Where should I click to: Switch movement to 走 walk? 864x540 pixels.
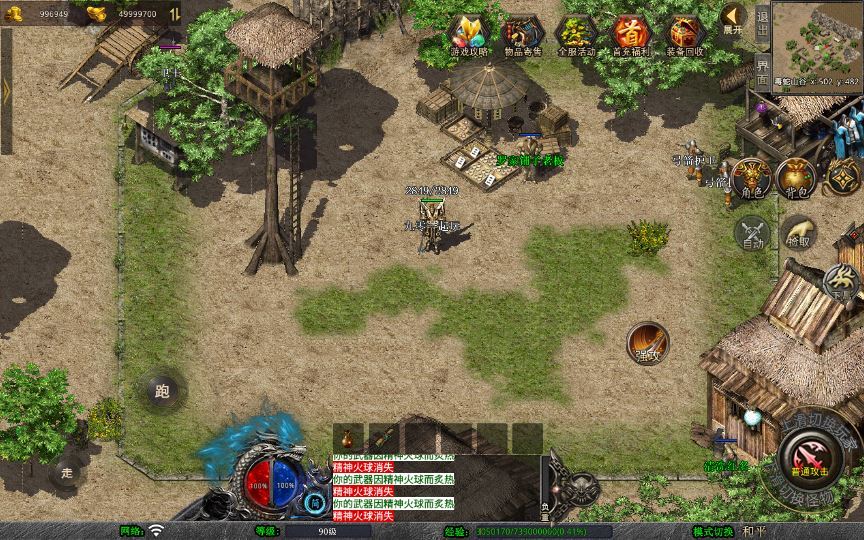[68, 471]
